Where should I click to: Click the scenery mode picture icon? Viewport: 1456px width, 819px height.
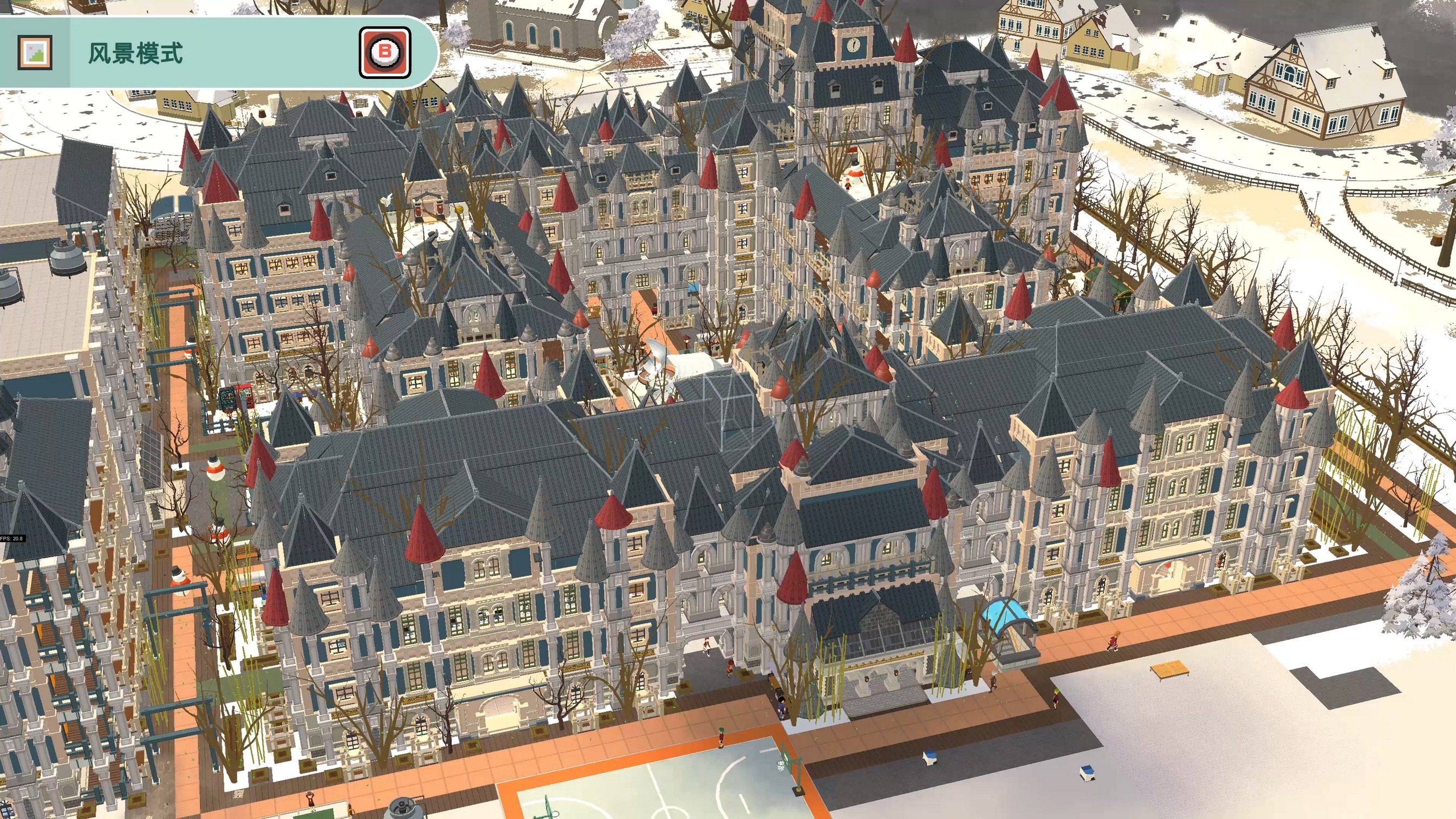click(x=35, y=53)
